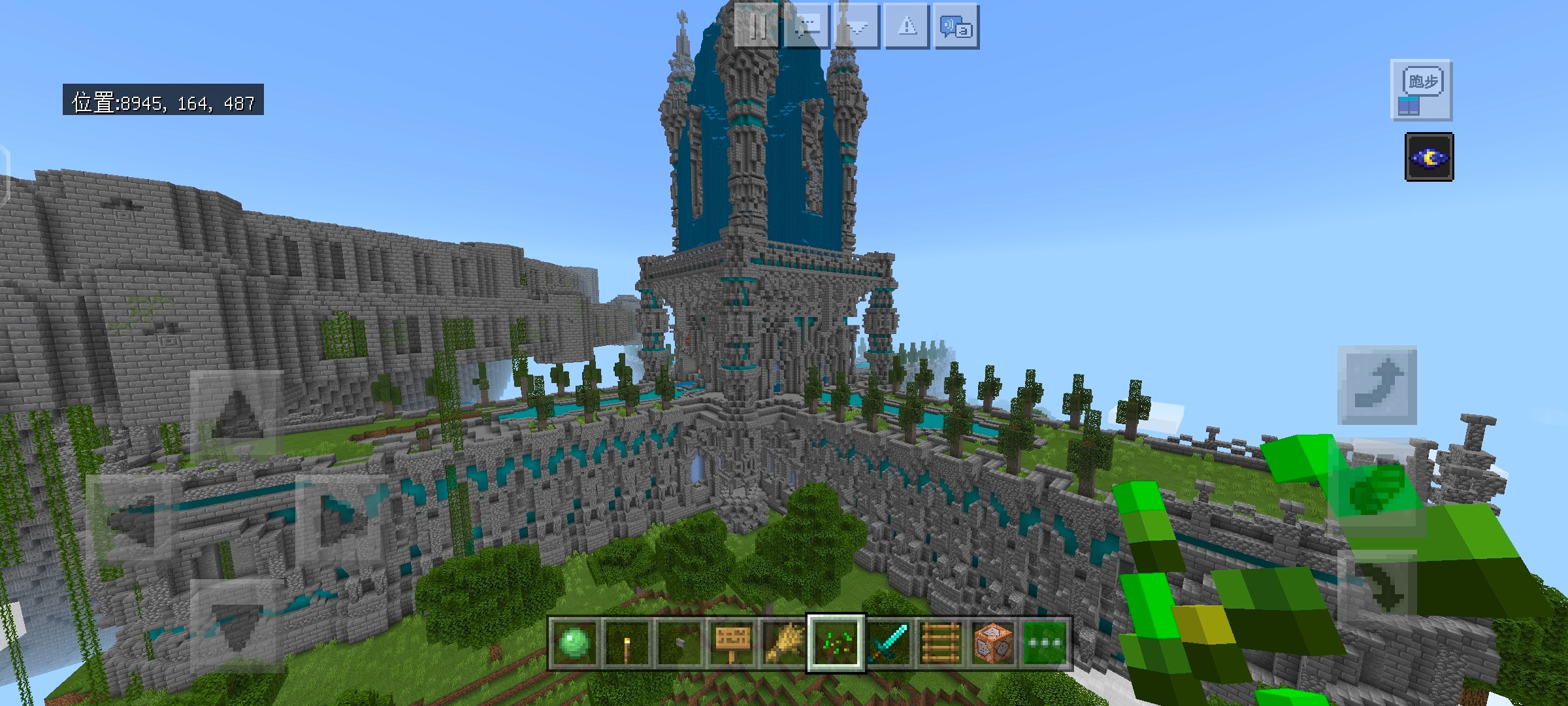Tap the move right arrow
1568x706 pixels.
[342, 518]
